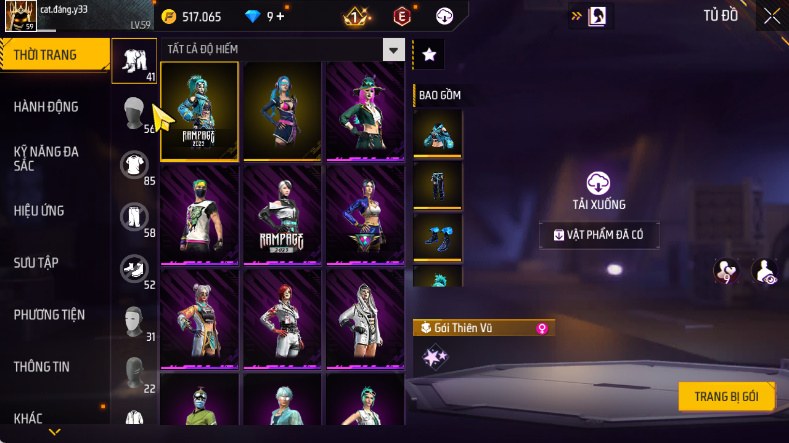789x443 pixels.
Task: Open the player profile avatar
Action: pyautogui.click(x=21, y=16)
